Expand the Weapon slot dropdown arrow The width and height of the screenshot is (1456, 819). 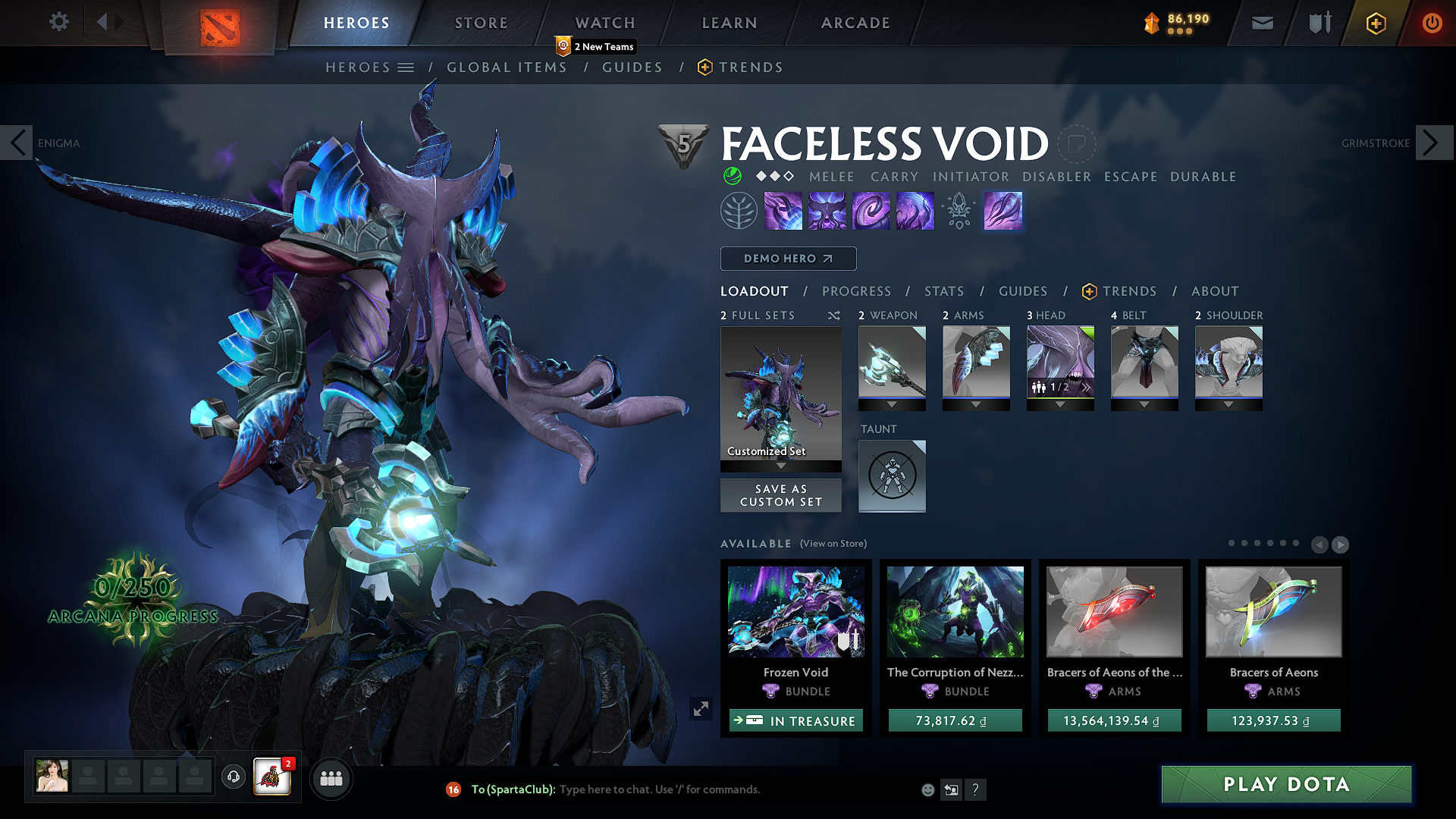pos(893,404)
